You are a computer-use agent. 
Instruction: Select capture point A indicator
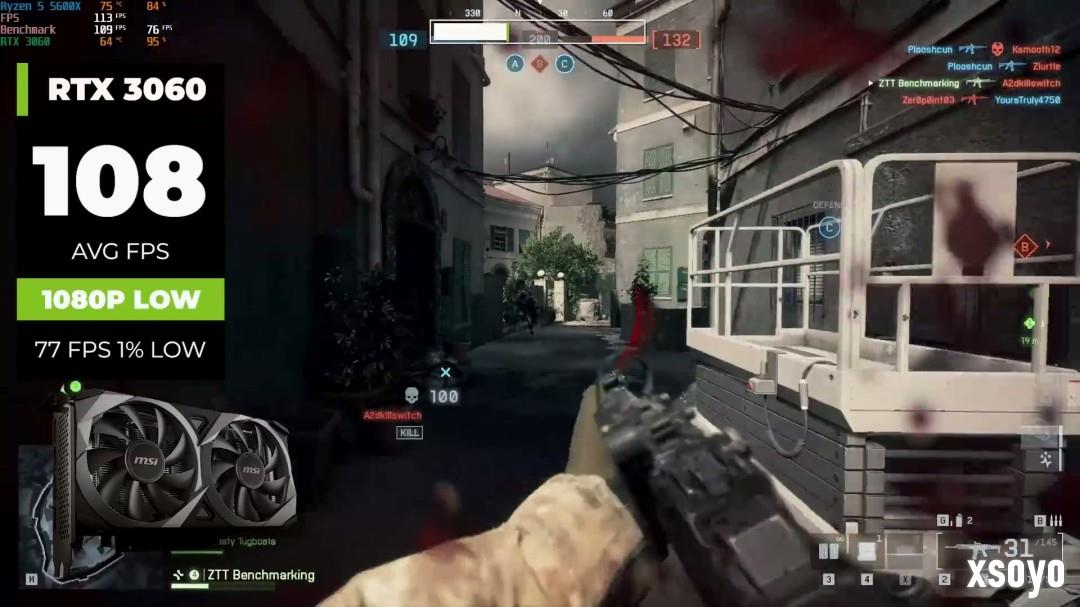tap(516, 64)
